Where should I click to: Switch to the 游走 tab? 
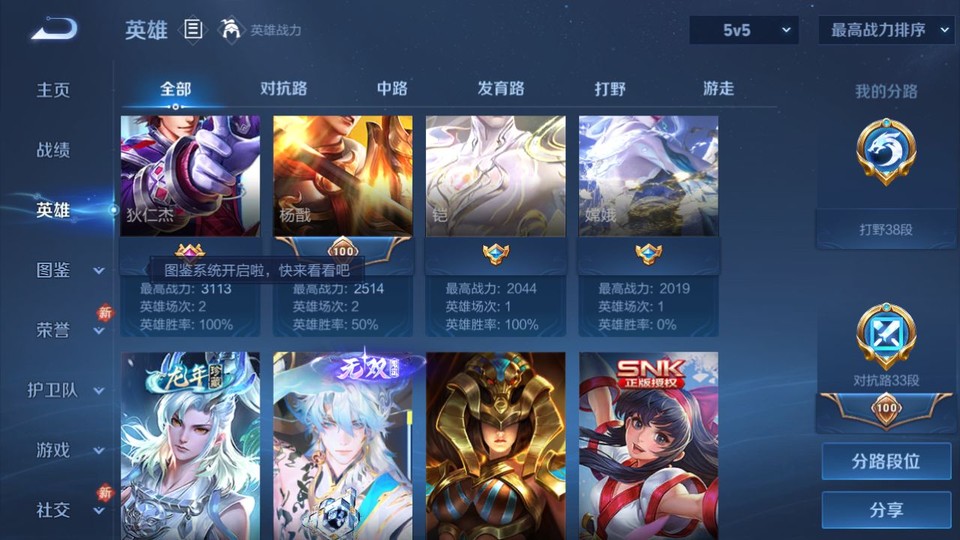[718, 89]
